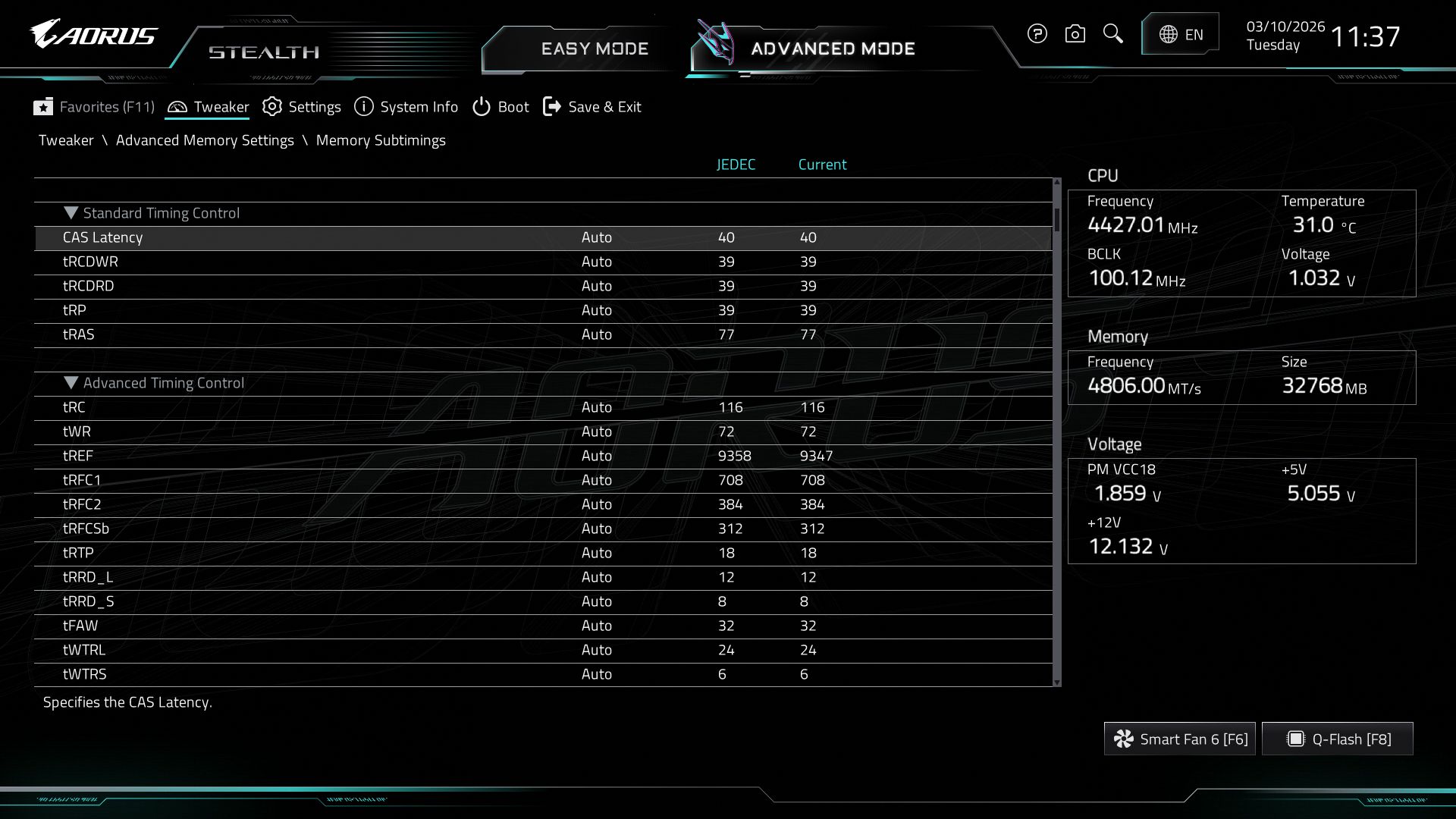
Task: Open the CAS Latency Auto dropdown
Action: 598,237
